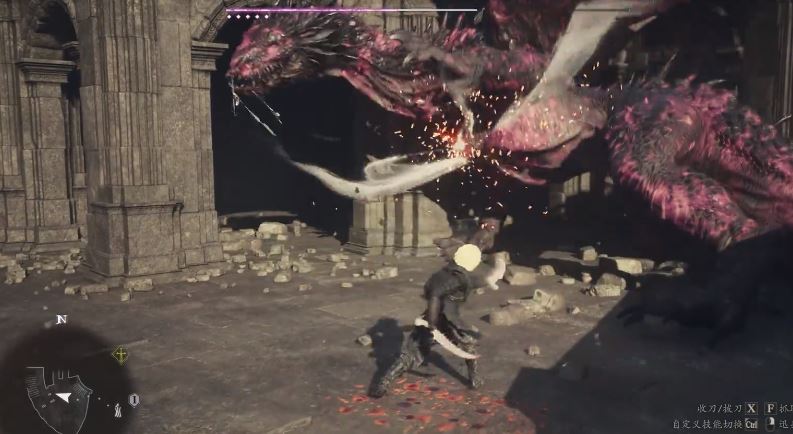Click the white player arrow on minimap

pos(63,397)
